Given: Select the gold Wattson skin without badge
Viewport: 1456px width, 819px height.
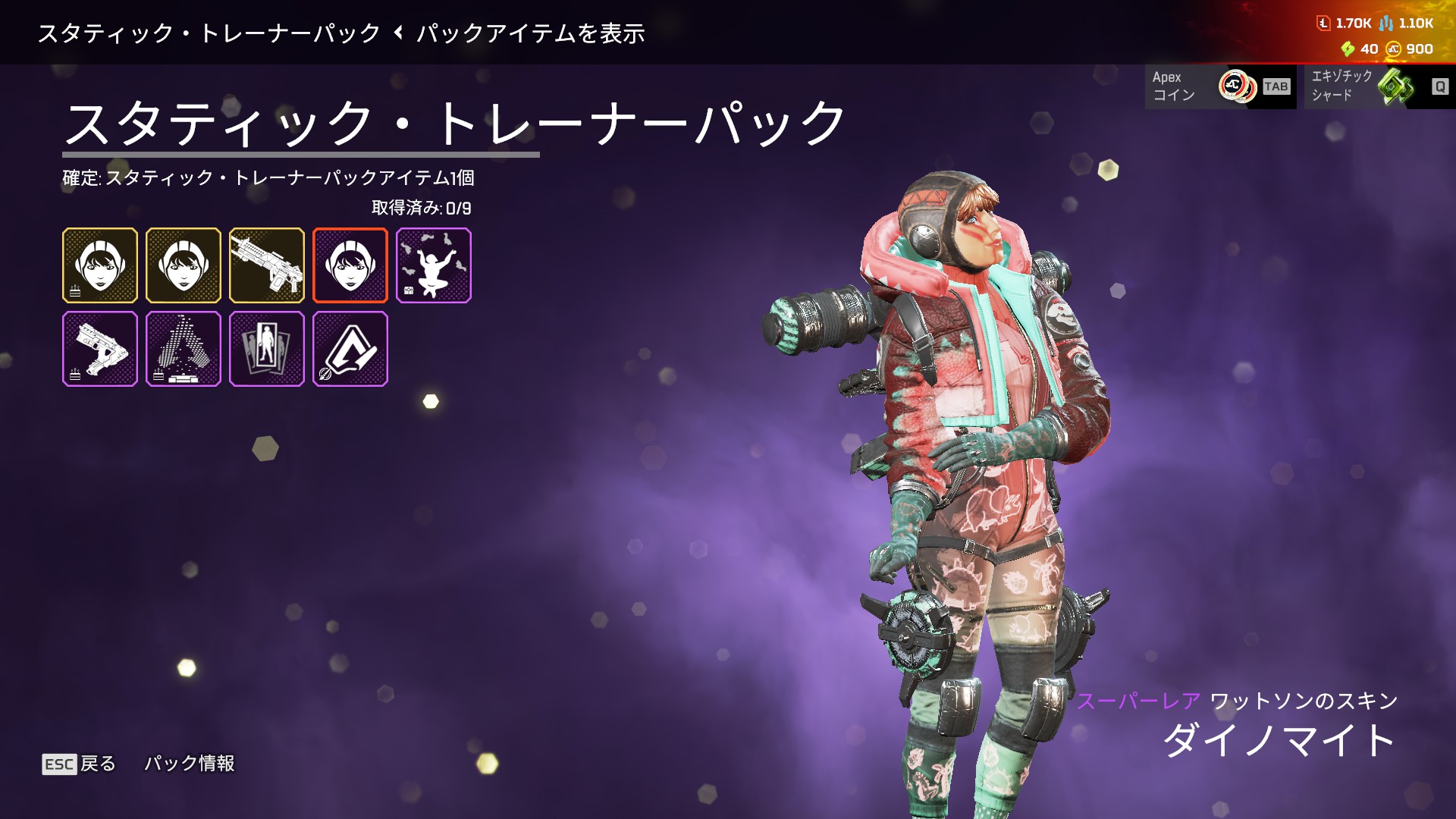Looking at the screenshot, I should pos(184,265).
